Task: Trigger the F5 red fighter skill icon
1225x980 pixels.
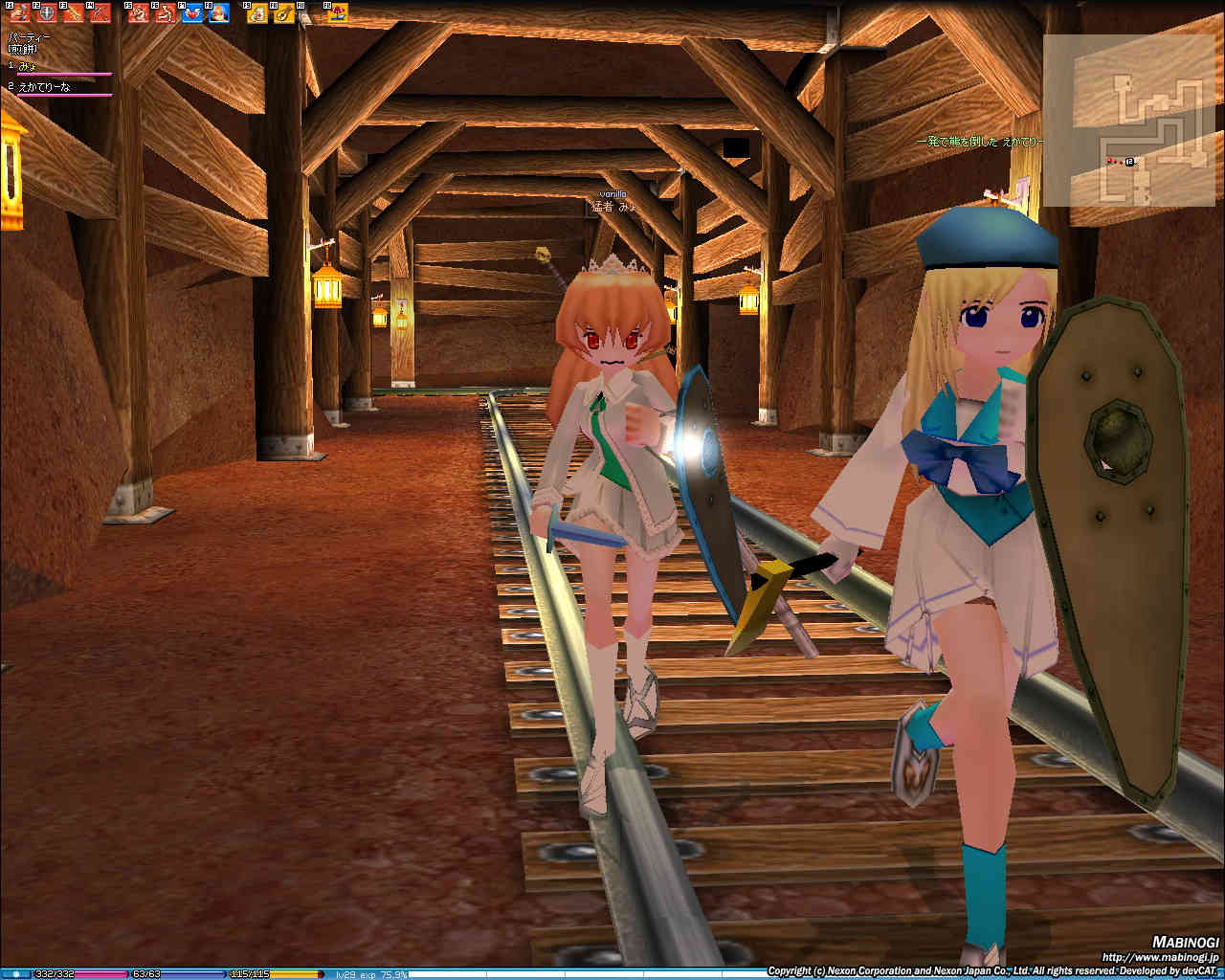Action: (x=139, y=13)
